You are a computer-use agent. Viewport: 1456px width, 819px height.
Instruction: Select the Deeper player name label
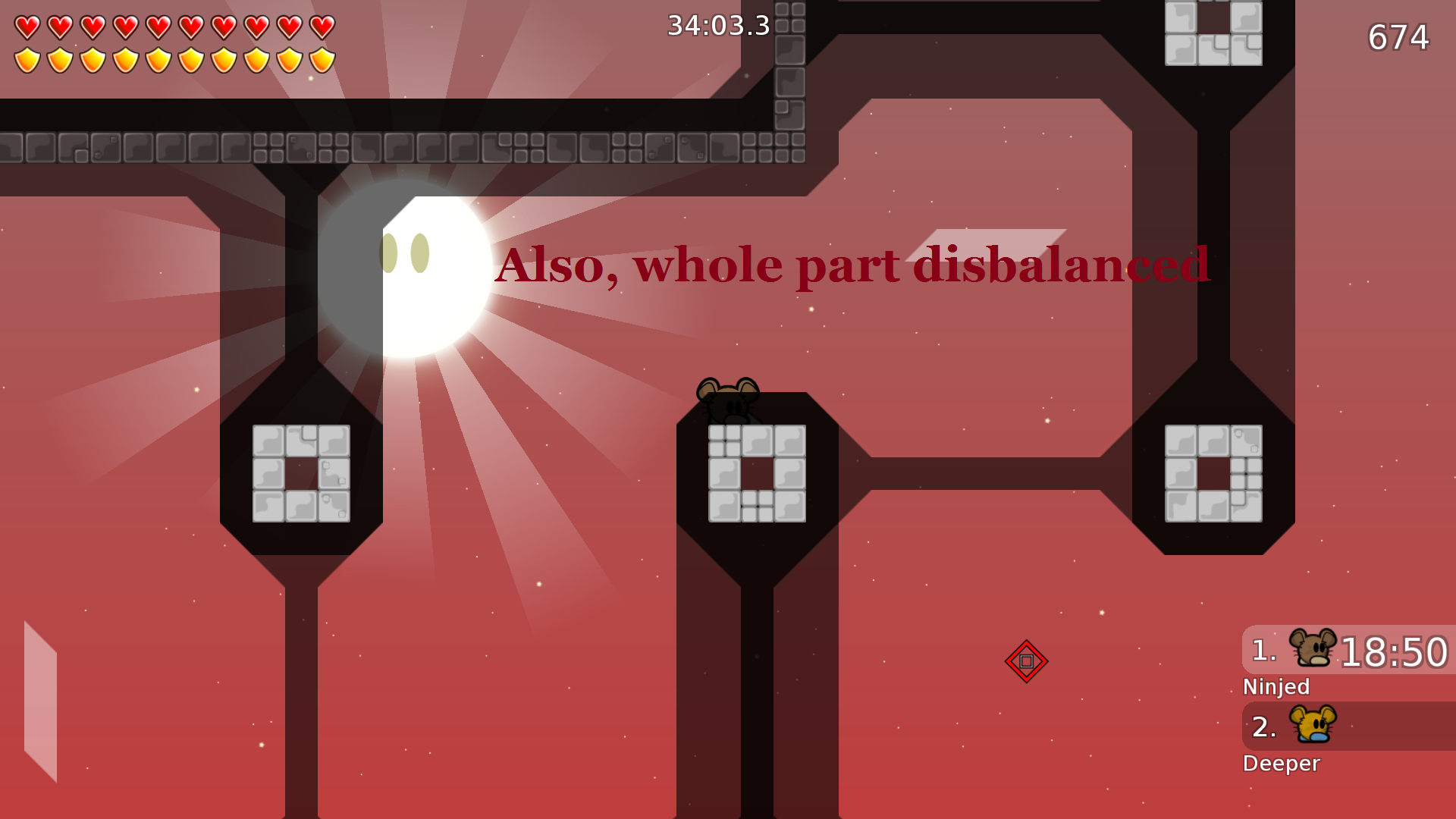pos(1282,764)
